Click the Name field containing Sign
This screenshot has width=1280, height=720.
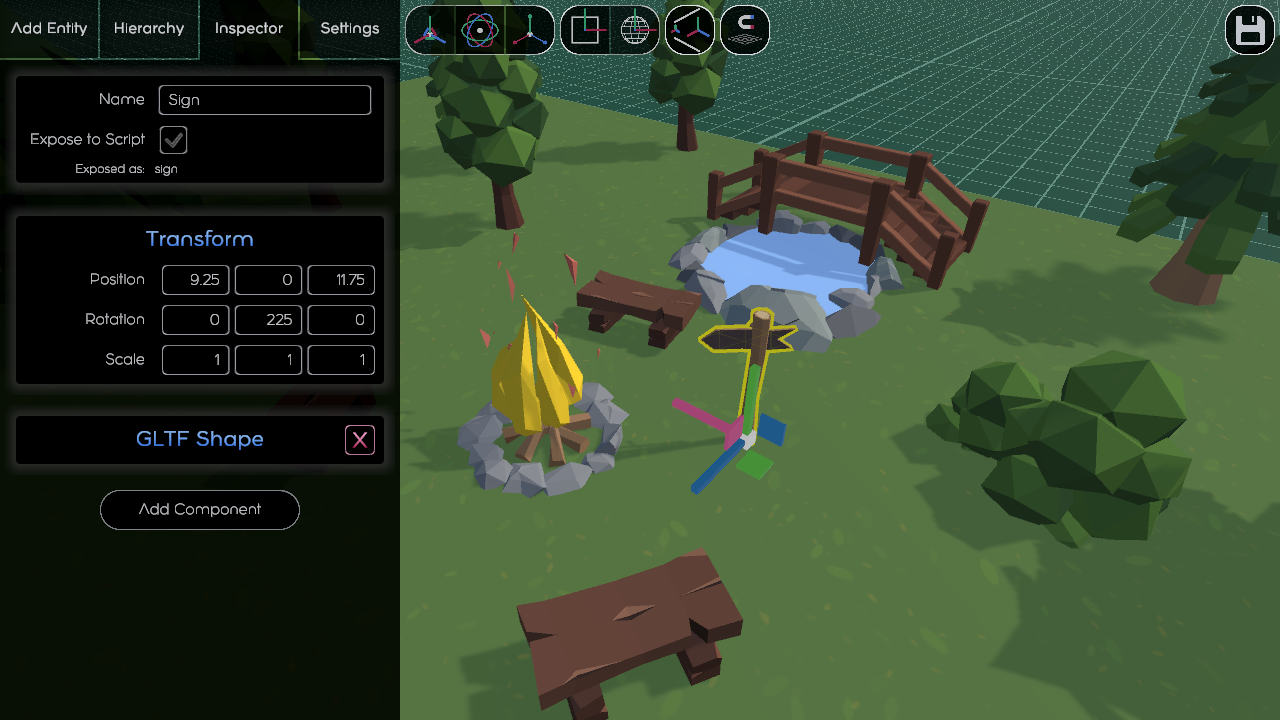pyautogui.click(x=264, y=100)
